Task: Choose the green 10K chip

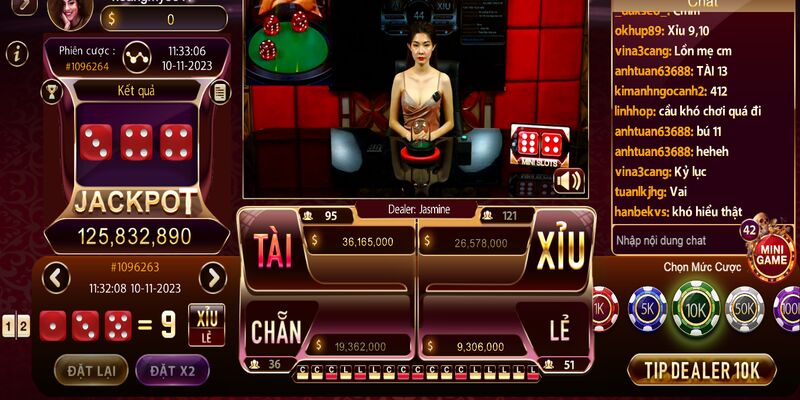Action: pyautogui.click(x=695, y=309)
